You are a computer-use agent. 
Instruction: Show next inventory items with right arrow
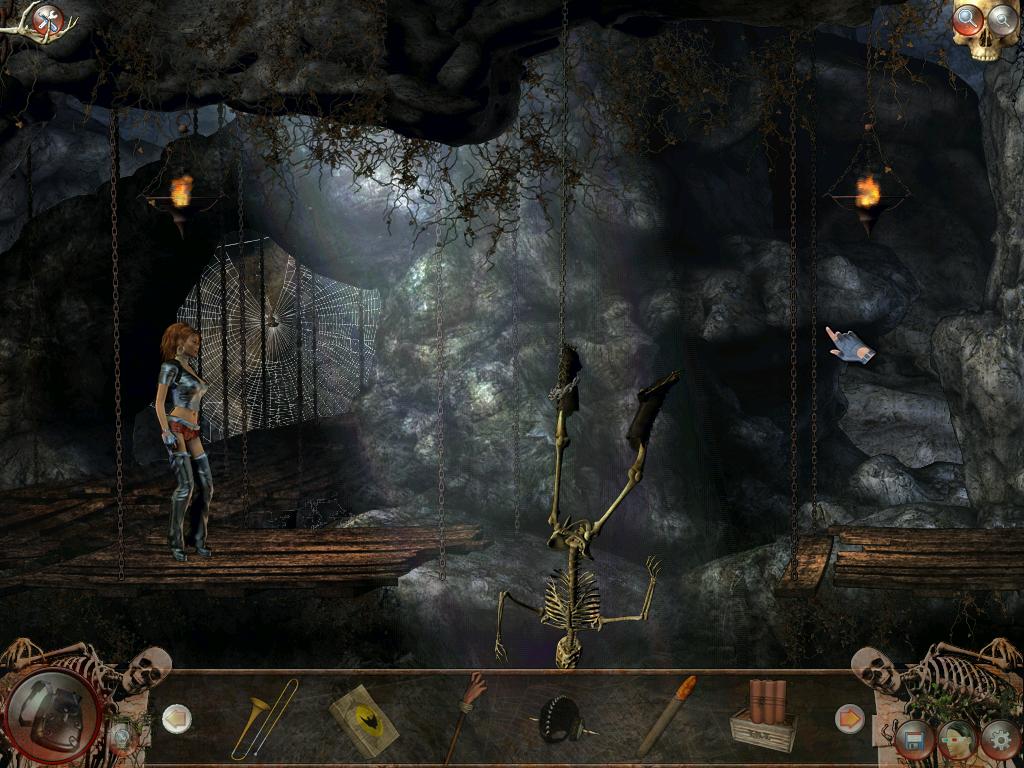click(849, 718)
